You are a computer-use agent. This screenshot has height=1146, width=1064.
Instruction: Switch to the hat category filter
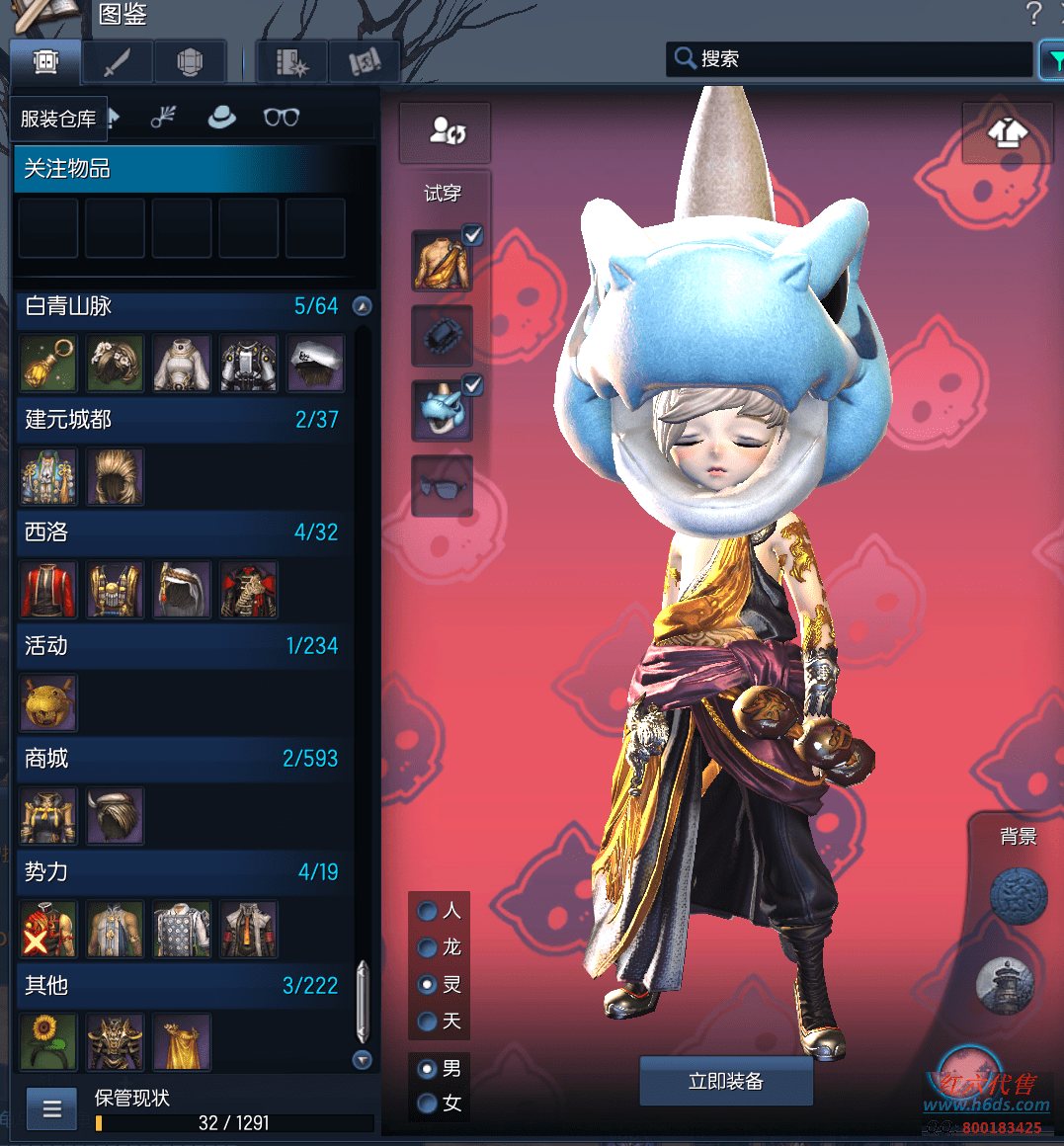coord(221,118)
